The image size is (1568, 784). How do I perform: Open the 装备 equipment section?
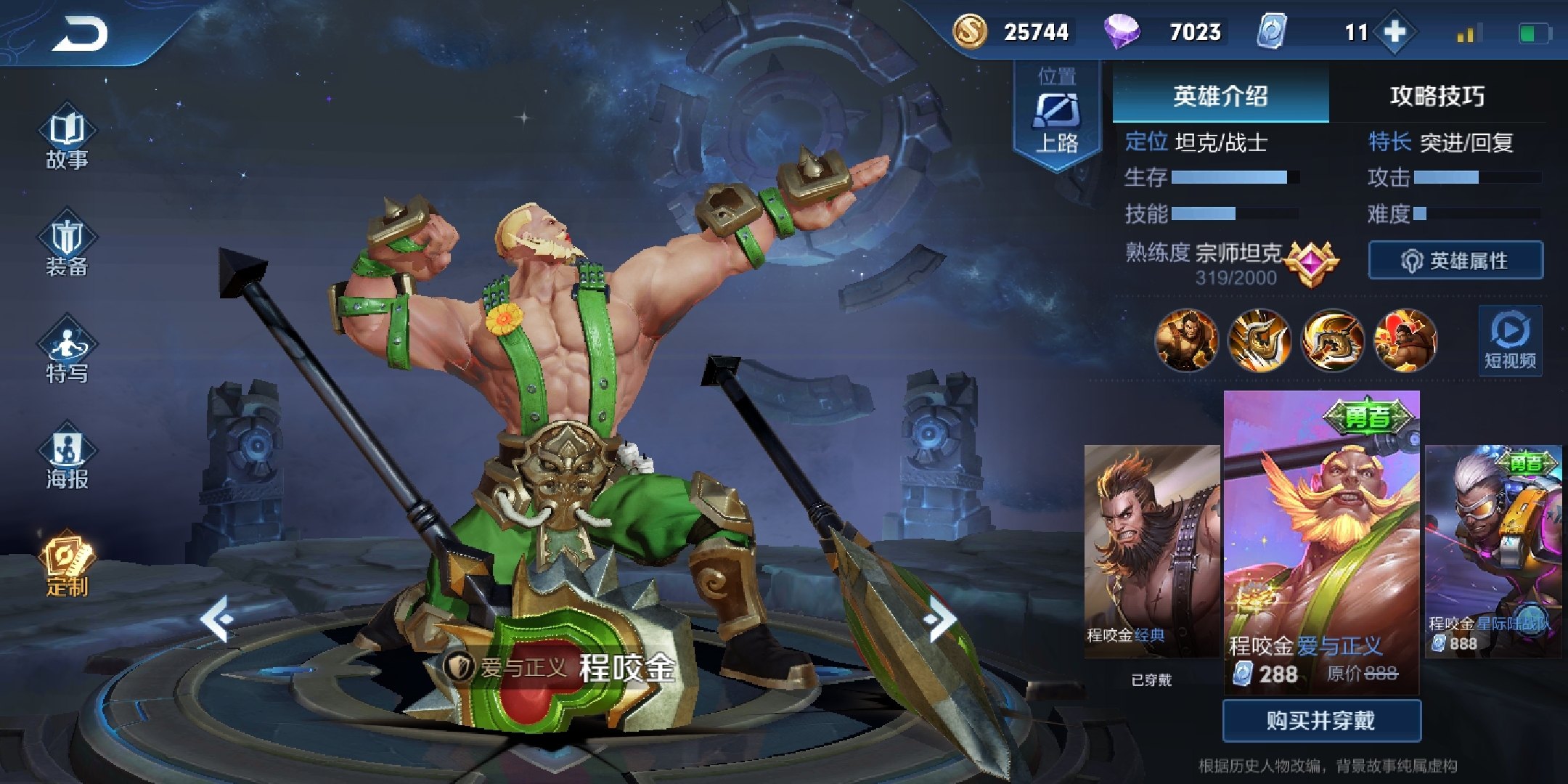pyautogui.click(x=67, y=248)
